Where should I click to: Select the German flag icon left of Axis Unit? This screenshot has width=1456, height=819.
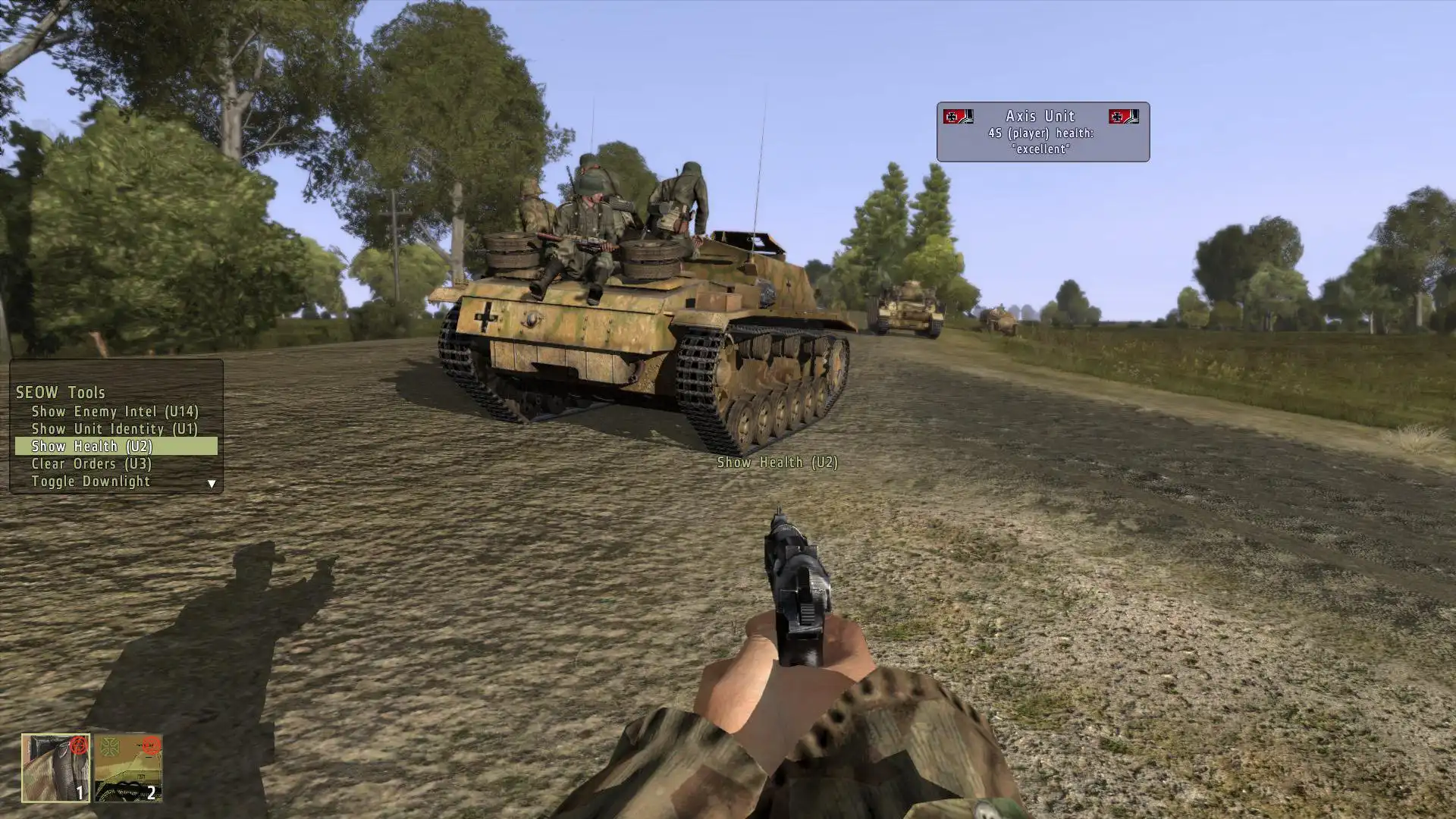[x=958, y=117]
